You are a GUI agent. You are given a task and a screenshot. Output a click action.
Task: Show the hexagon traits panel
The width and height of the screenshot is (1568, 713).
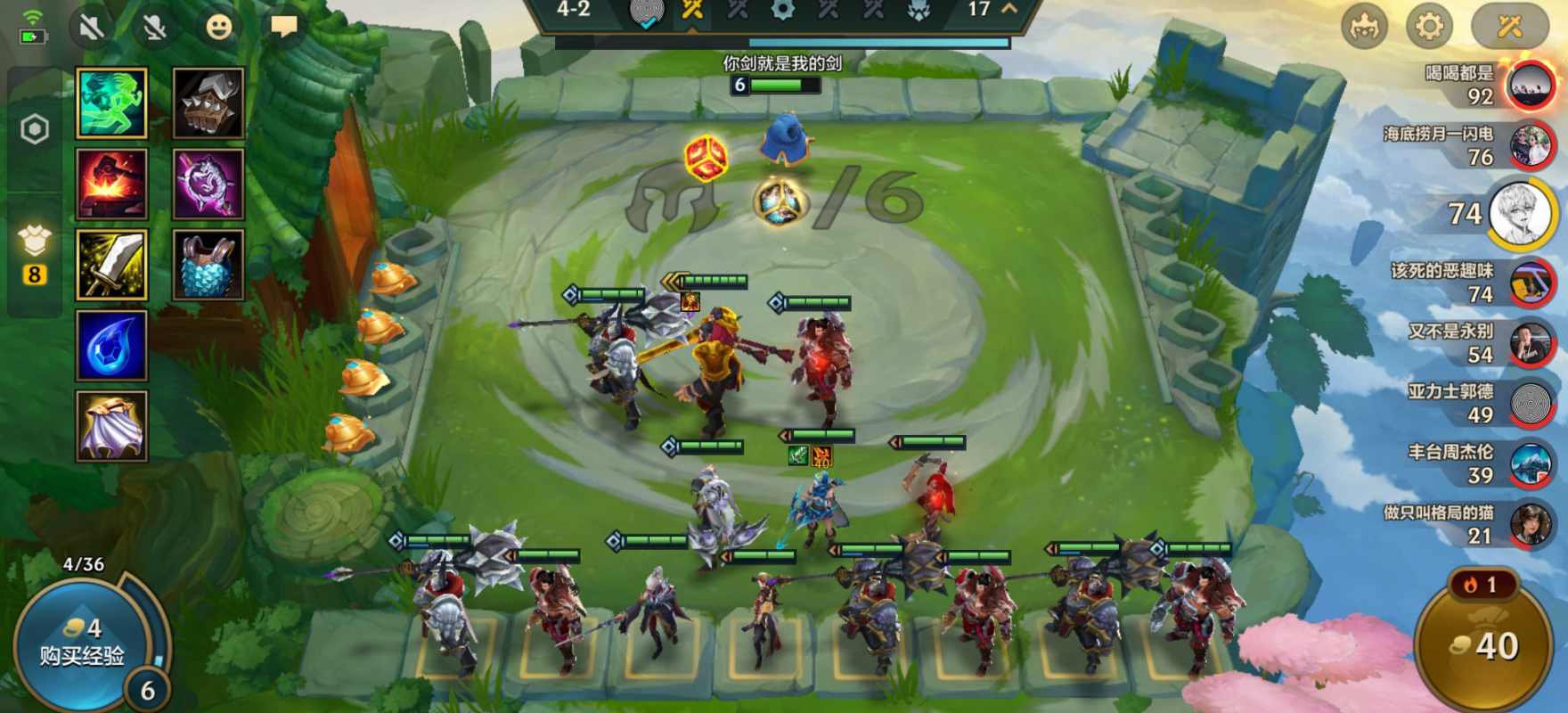click(x=35, y=130)
